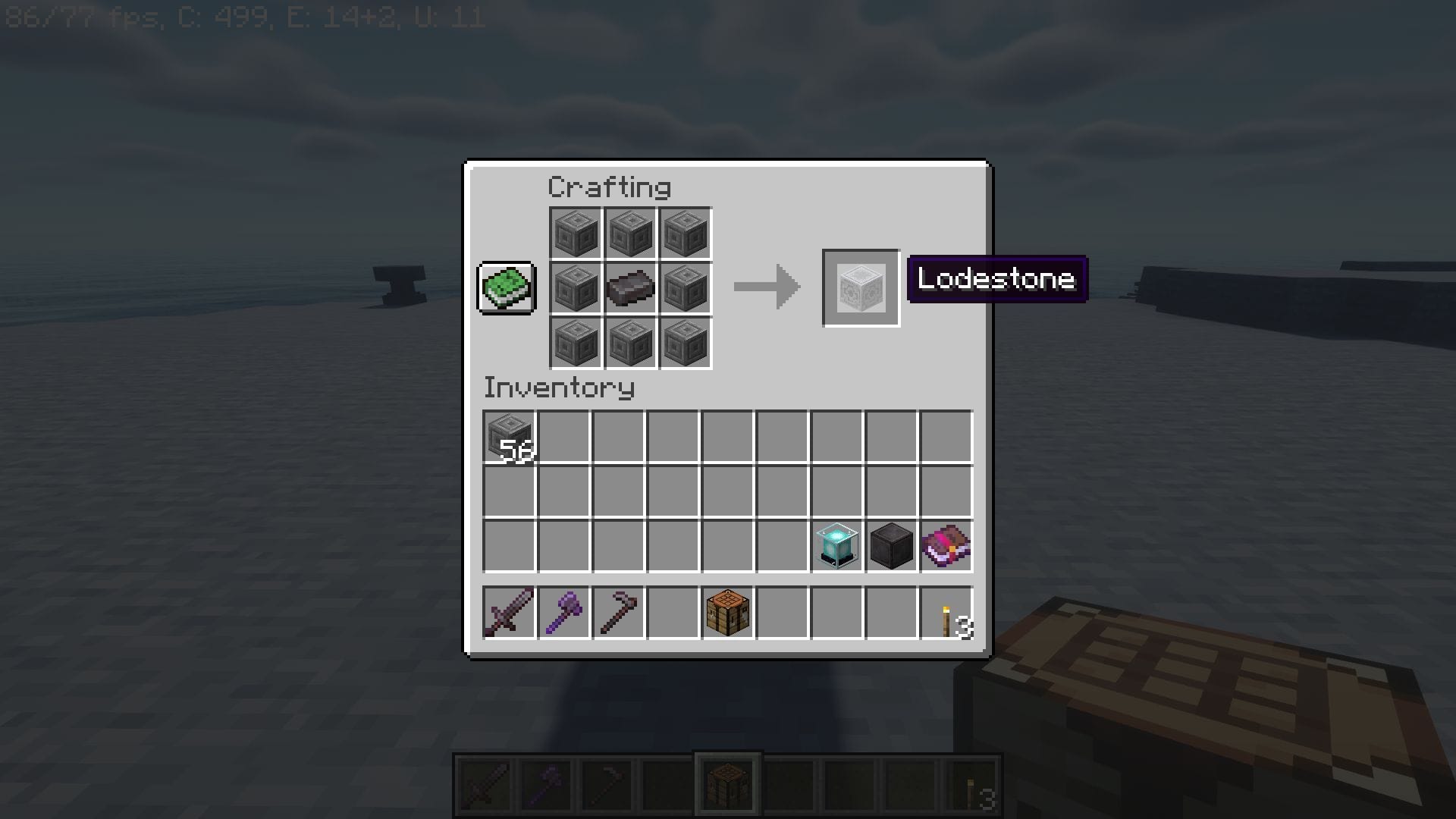
Task: Click the empty slot left of the beacon
Action: click(781, 545)
